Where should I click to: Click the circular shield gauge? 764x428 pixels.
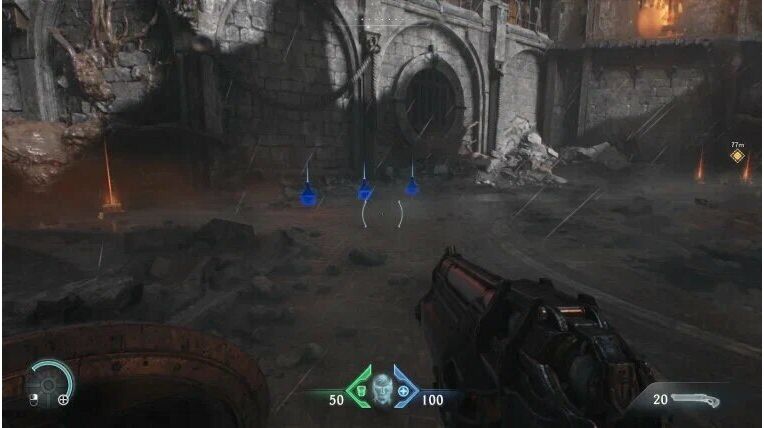[48, 382]
